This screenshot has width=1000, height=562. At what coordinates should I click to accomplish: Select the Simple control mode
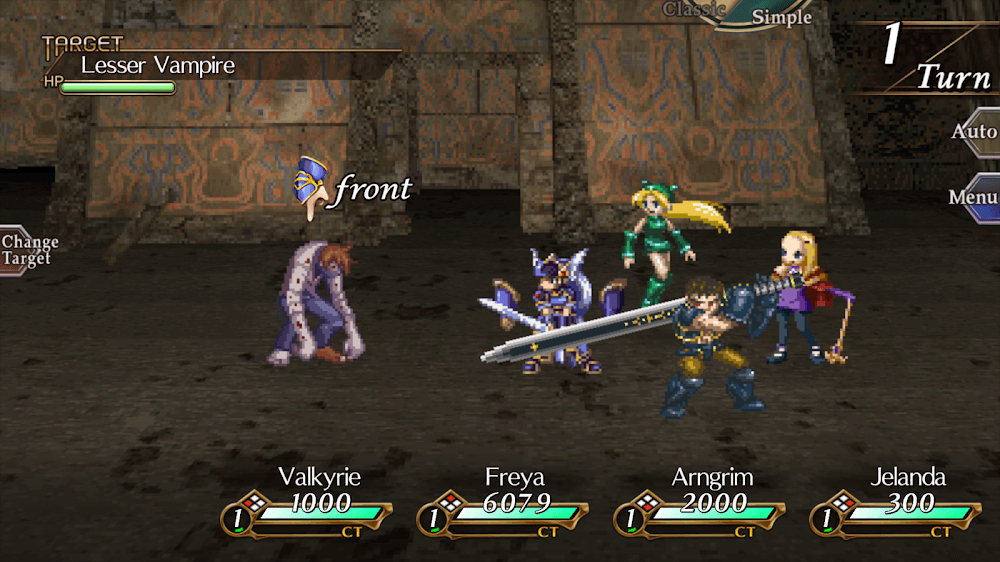(782, 16)
